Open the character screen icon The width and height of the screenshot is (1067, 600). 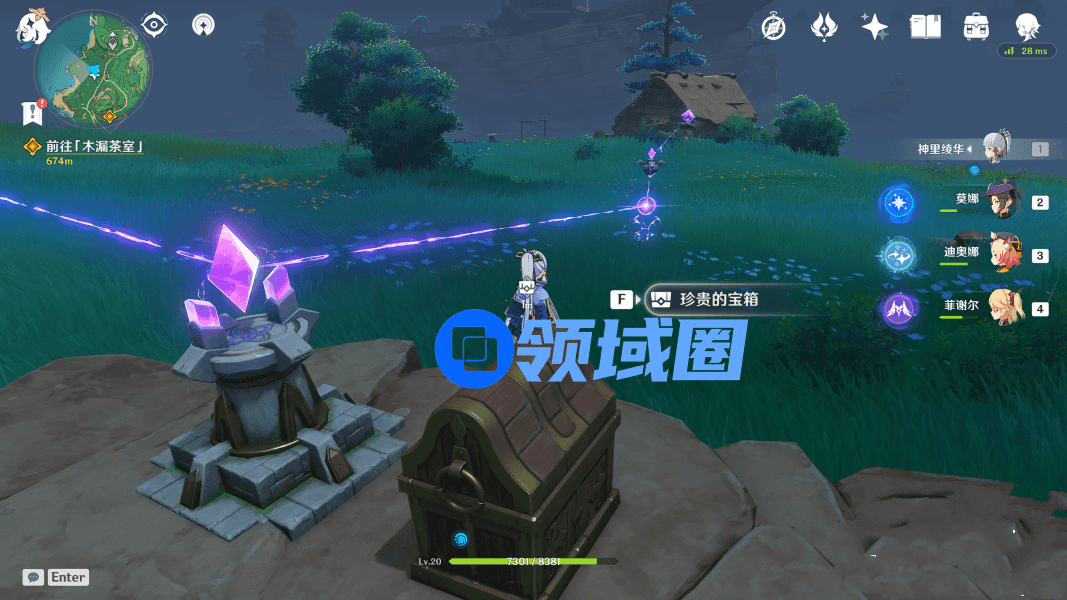tap(1027, 25)
